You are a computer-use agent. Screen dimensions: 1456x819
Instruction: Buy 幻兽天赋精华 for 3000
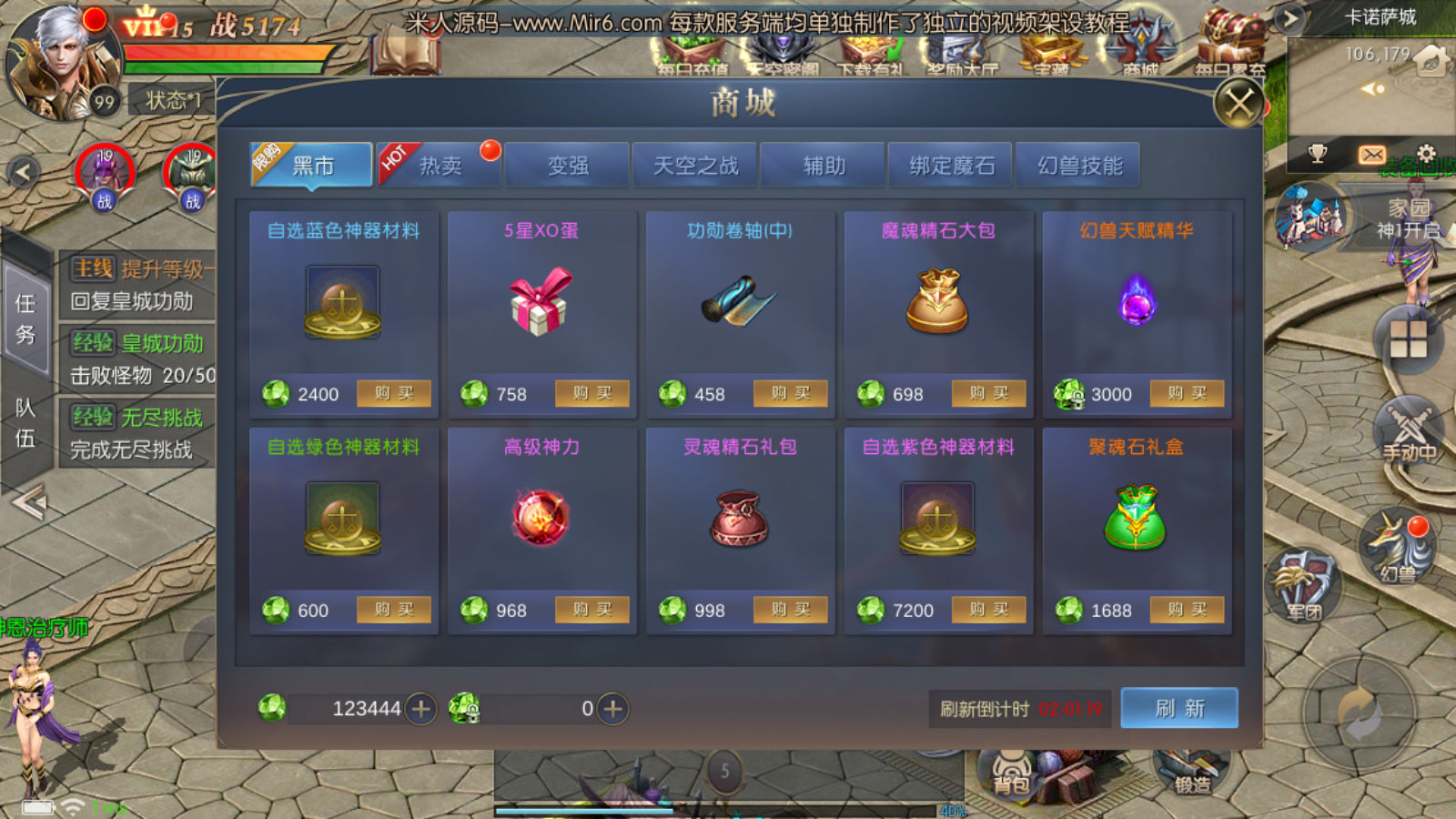1187,393
